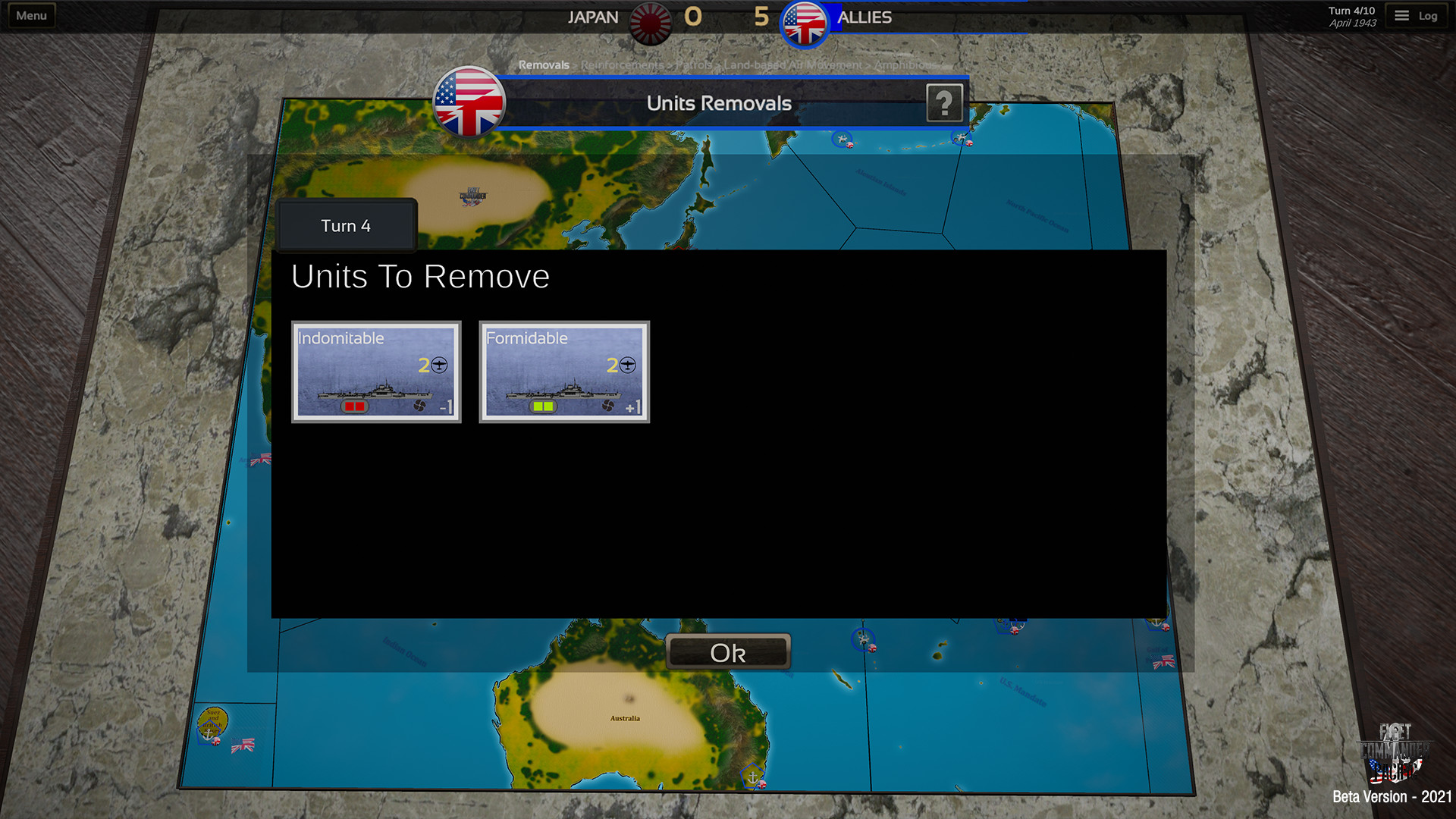Screen dimensions: 1456x819
Task: Select the Patrols phase in the breadcrumb
Action: [x=695, y=65]
